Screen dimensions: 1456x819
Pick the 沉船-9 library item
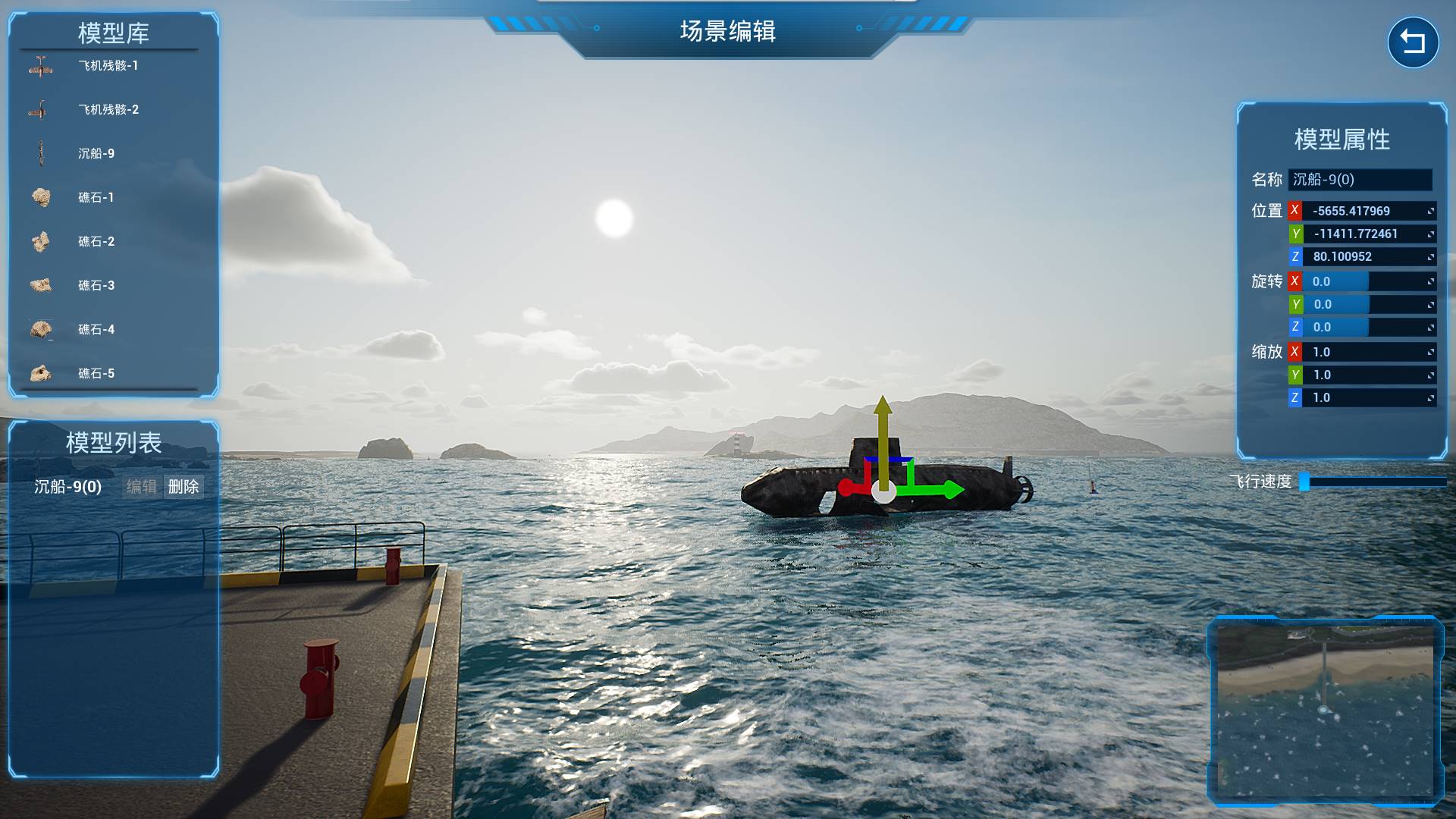(x=96, y=154)
